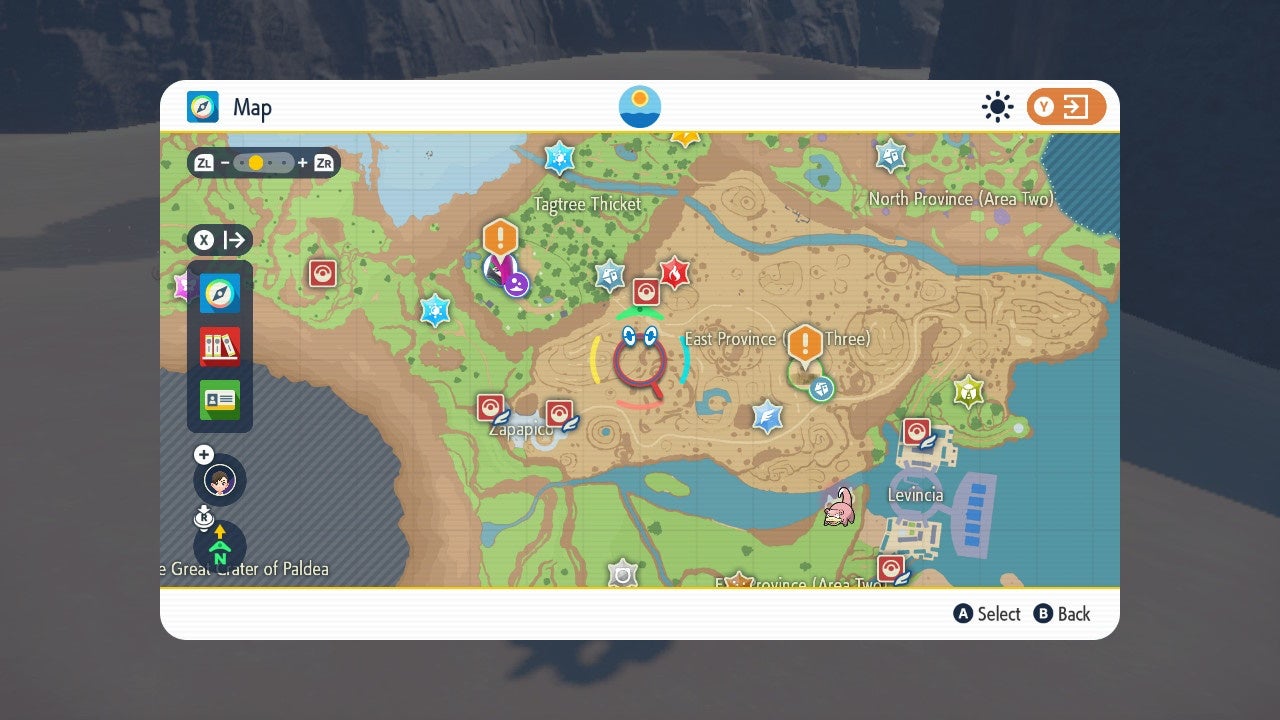Toggle map rotation with the R compass control
The image size is (1280, 720).
click(203, 517)
